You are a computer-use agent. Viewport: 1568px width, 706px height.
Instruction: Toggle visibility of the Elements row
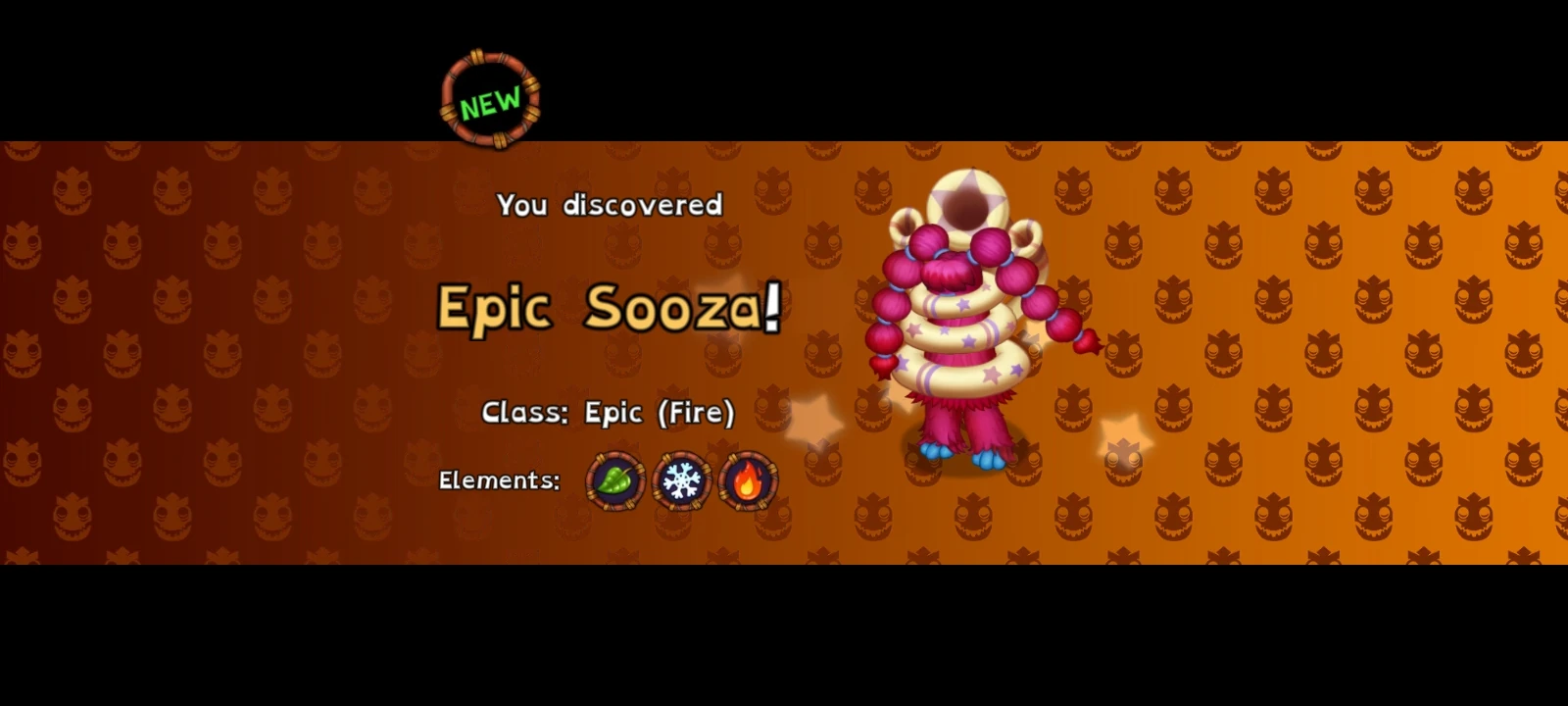pos(501,481)
